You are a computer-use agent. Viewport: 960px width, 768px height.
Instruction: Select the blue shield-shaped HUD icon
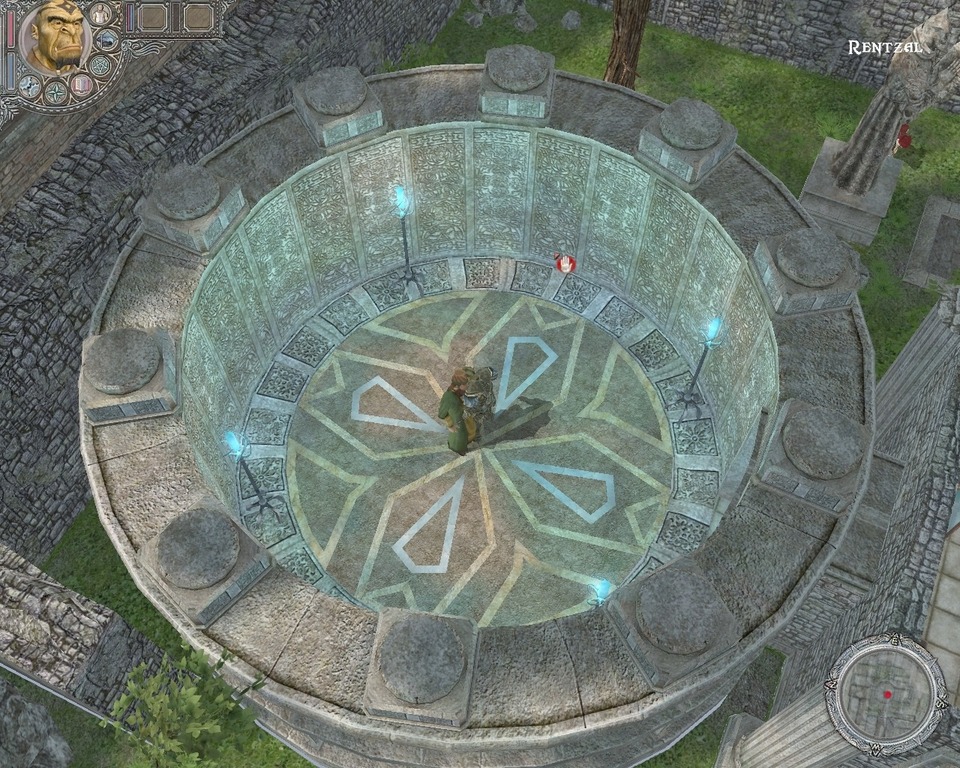tap(107, 40)
